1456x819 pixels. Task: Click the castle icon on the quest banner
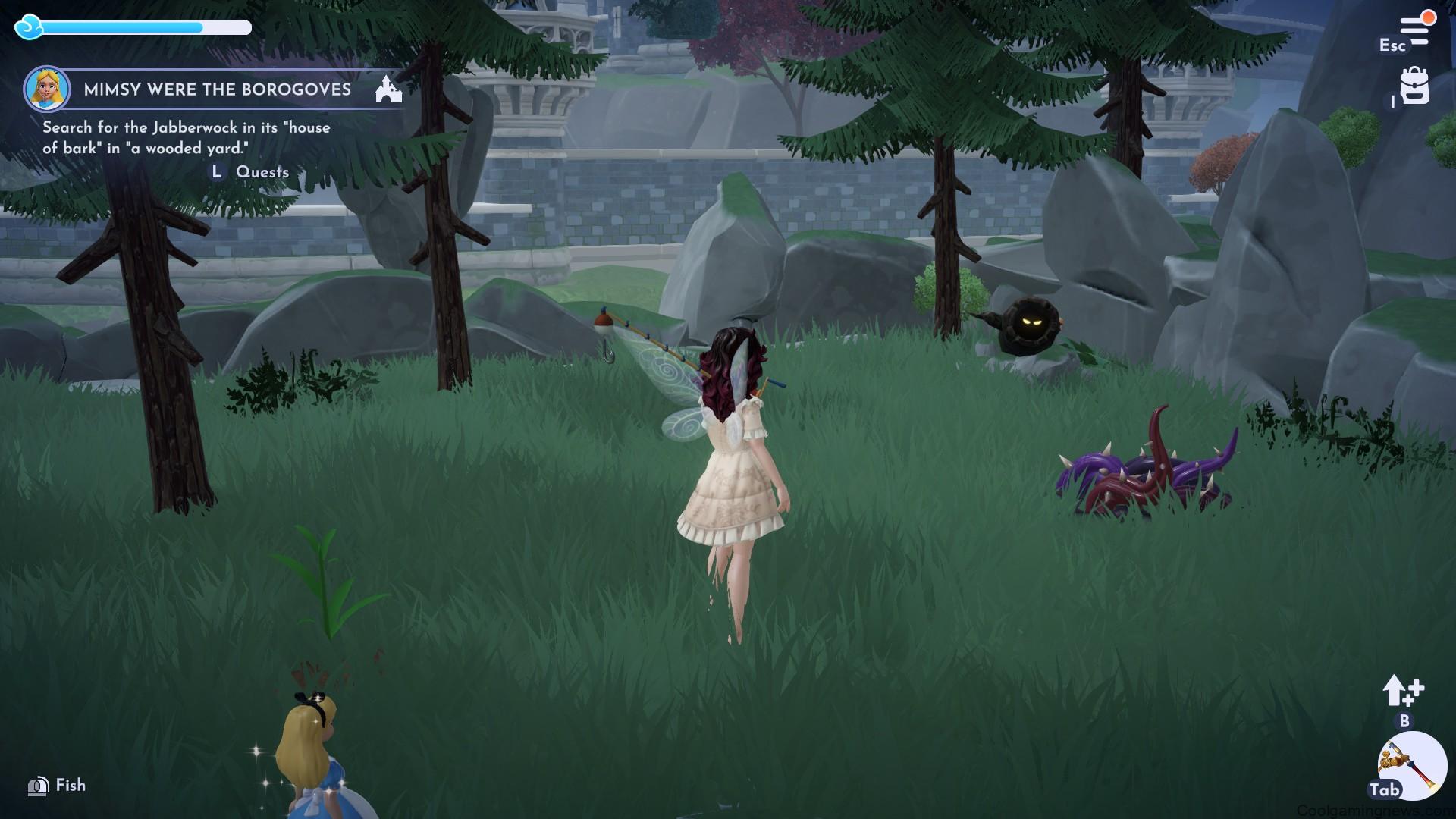388,89
